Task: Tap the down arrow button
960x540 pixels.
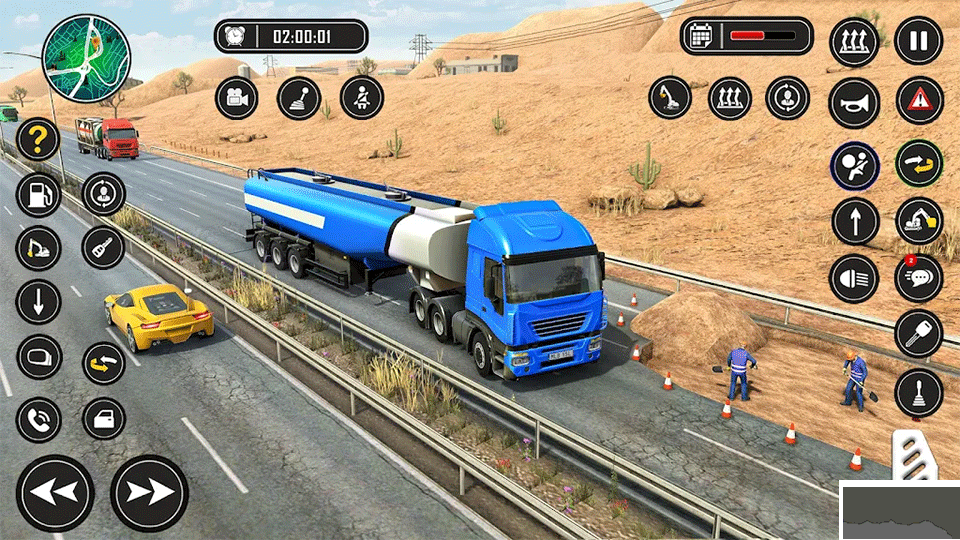Action: (38, 301)
